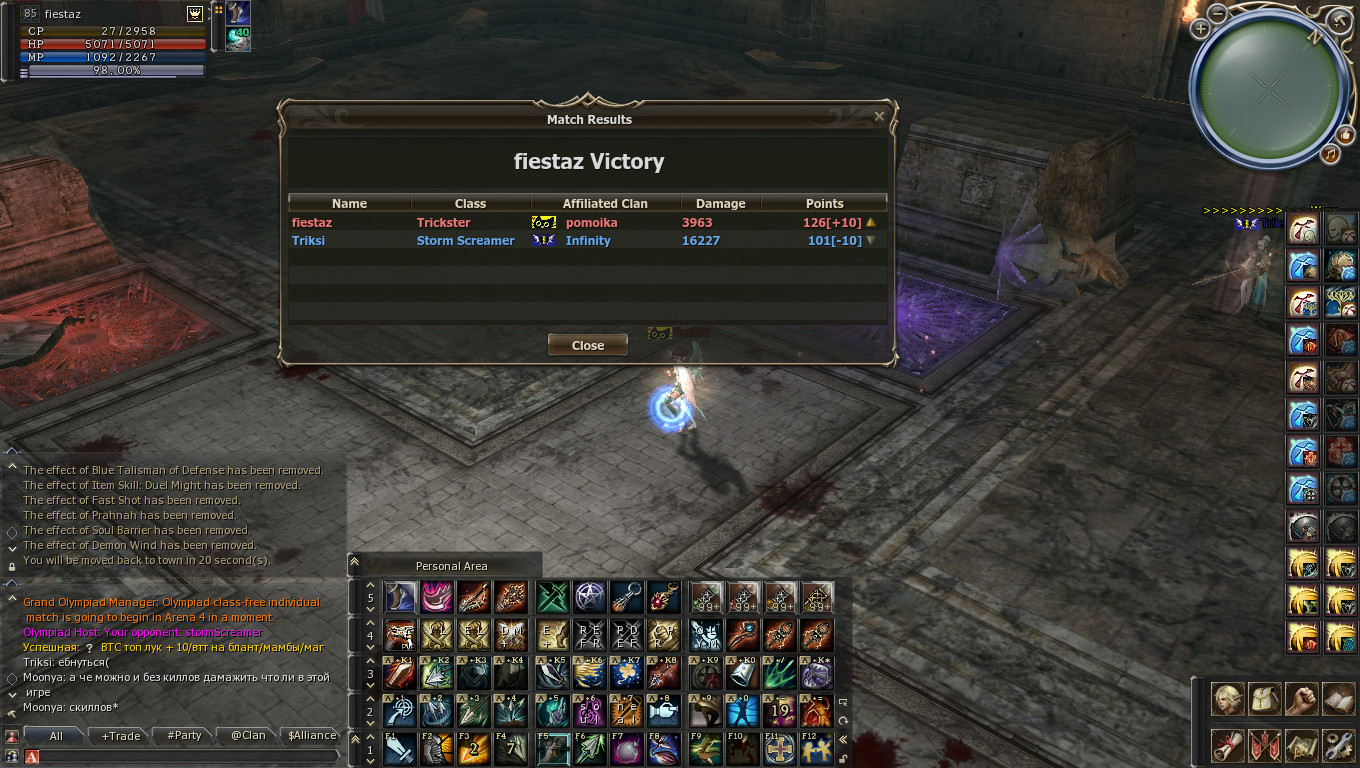Dismiss Match Results via the X corner
This screenshot has height=768, width=1360.
point(879,116)
